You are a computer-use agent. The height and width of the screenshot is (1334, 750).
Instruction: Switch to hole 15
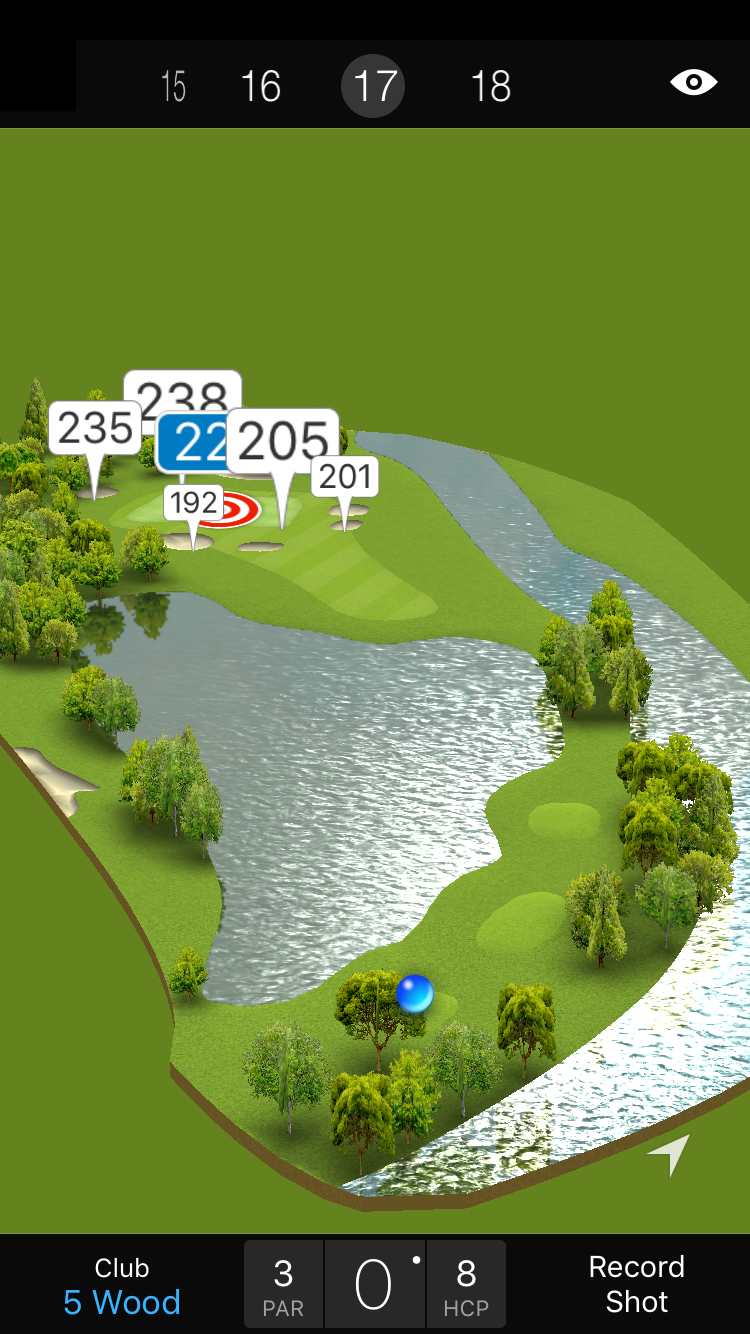(173, 87)
